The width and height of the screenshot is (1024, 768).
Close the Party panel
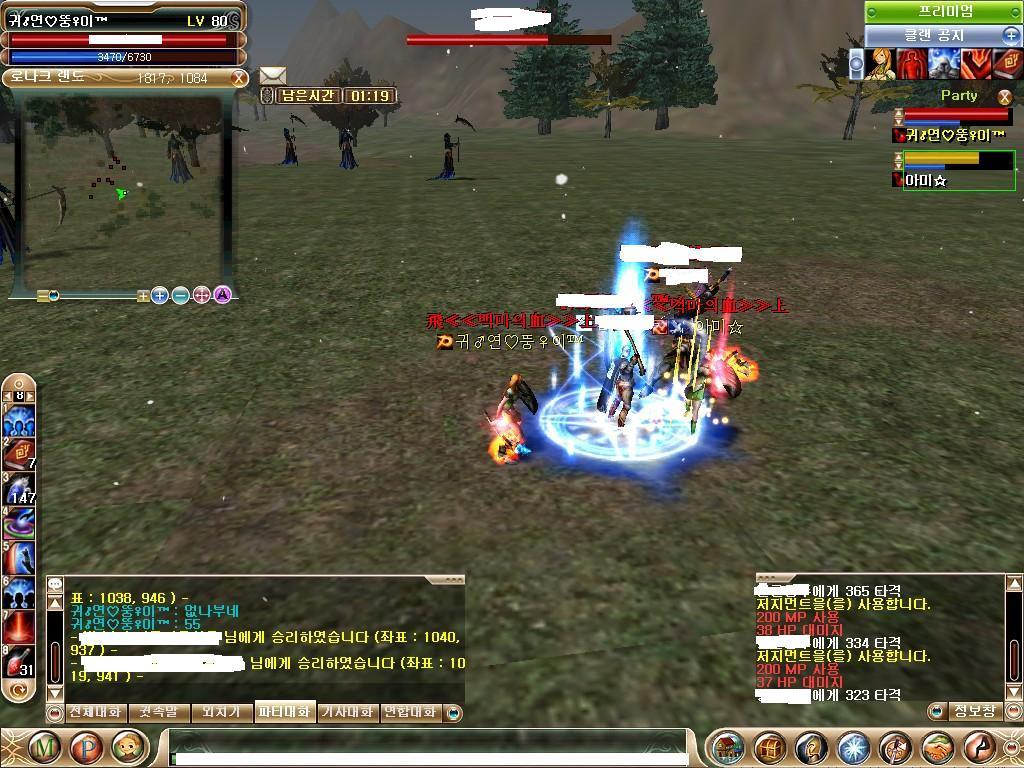click(1005, 97)
